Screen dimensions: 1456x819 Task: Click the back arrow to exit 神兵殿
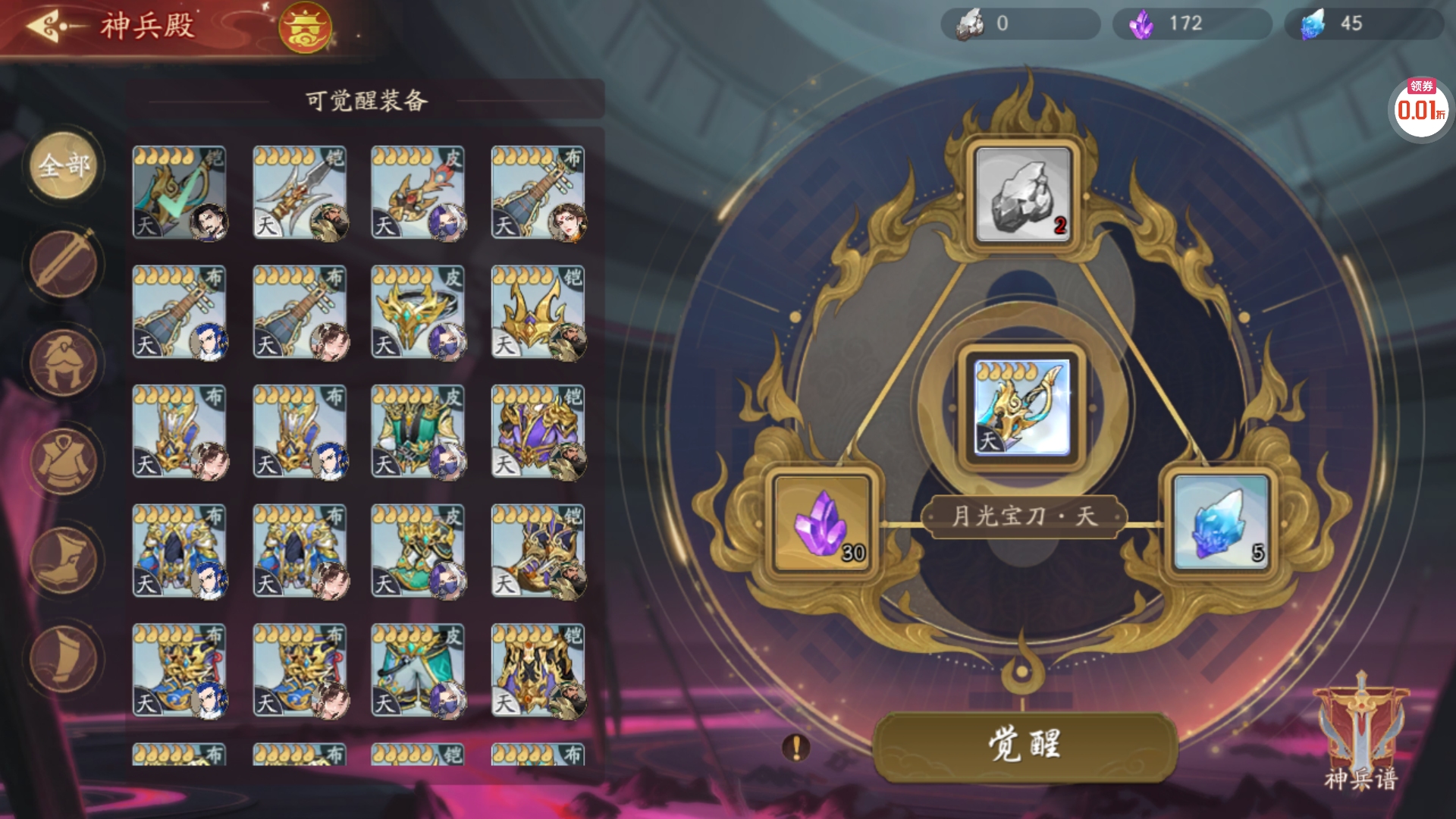coord(42,26)
